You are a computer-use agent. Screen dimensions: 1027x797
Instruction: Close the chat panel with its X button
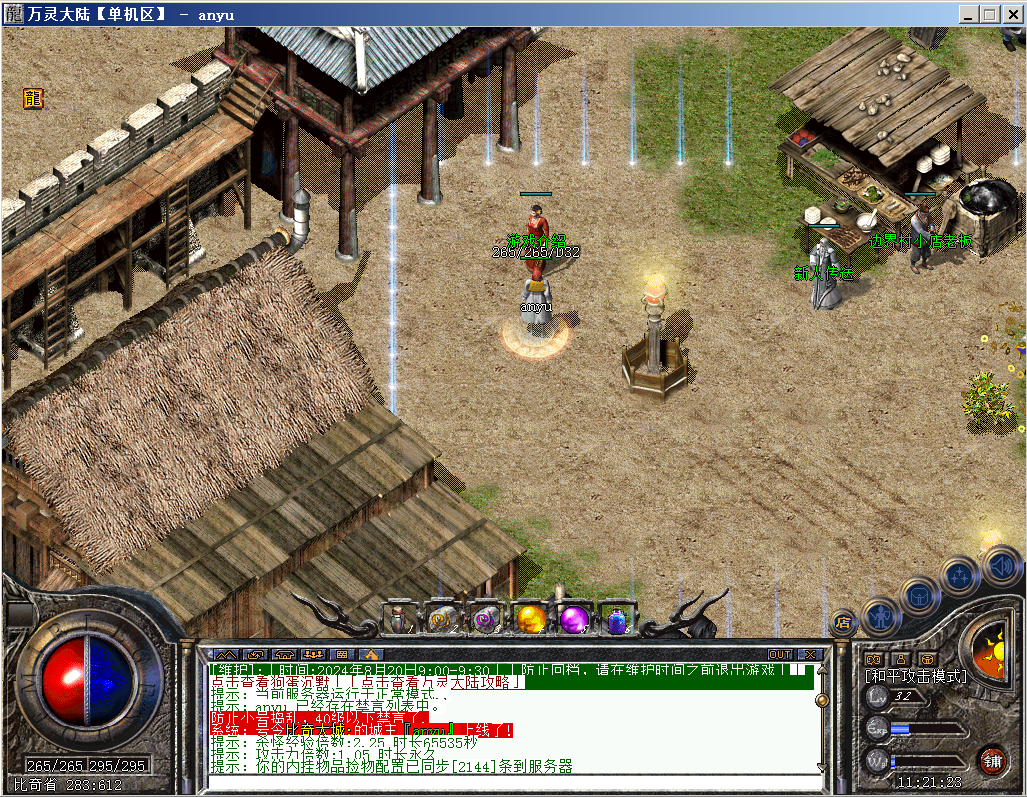pyautogui.click(x=808, y=655)
